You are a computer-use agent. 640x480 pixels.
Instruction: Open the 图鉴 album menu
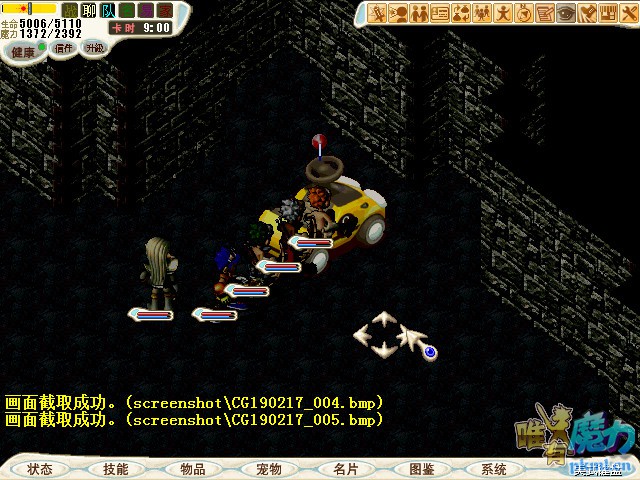(421, 468)
